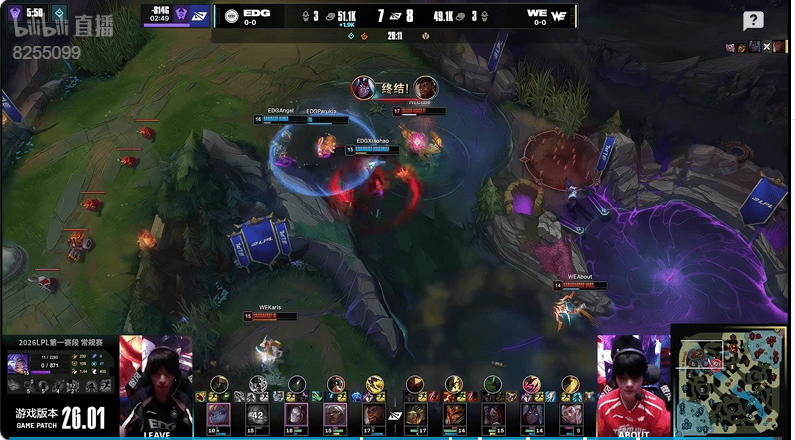Viewport: 795px width, 440px height.
Task: Click the ABOUT player webcam
Action: tap(633, 385)
